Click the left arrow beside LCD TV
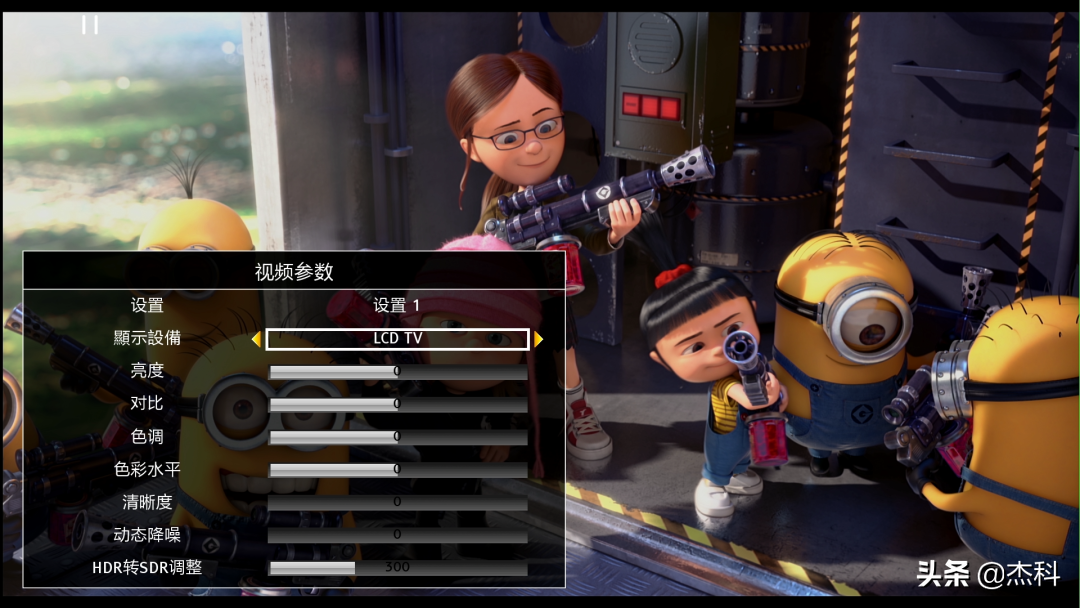Viewport: 1080px width, 608px height. (256, 339)
